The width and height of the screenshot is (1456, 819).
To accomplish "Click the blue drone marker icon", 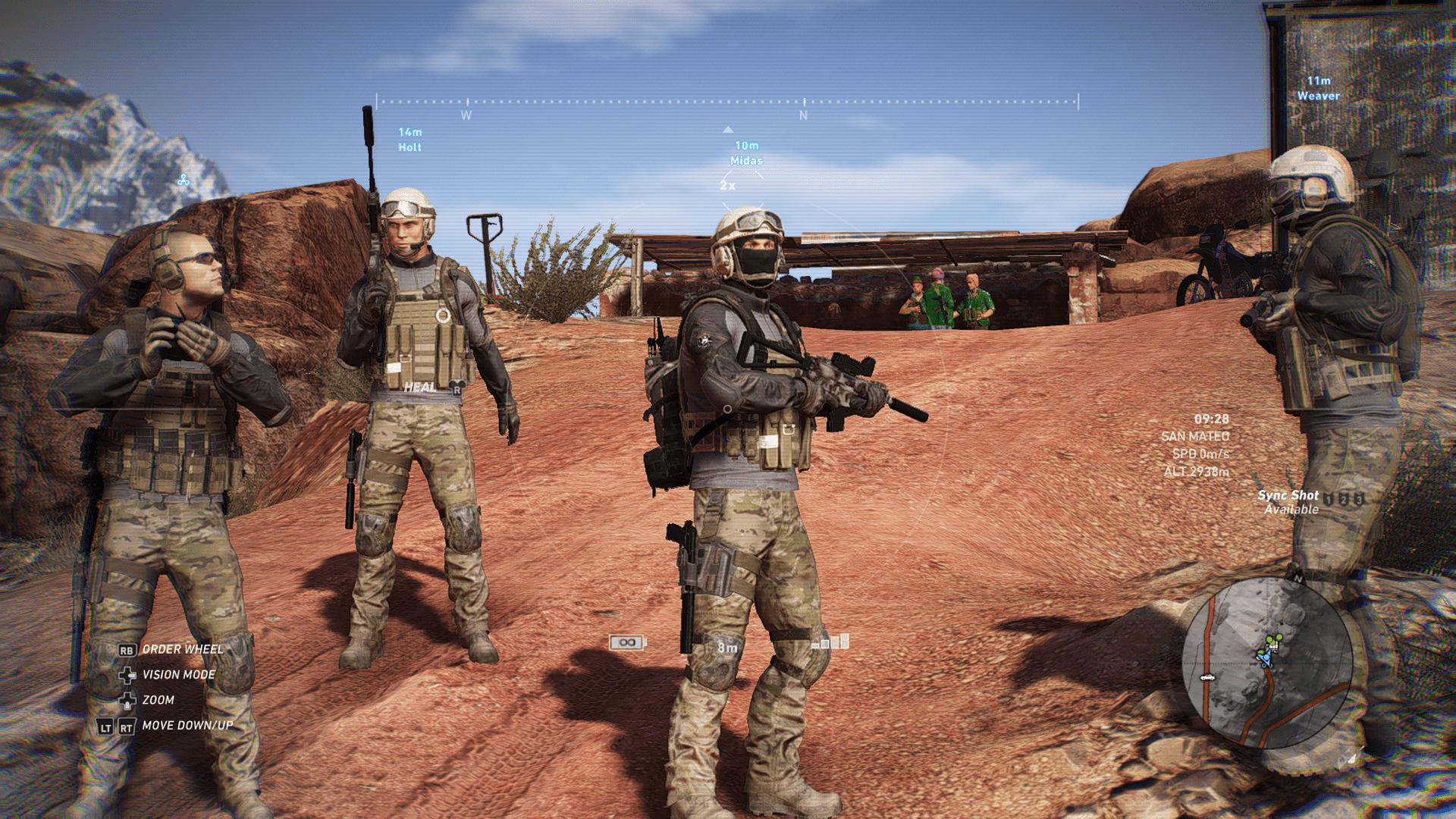I will (184, 180).
